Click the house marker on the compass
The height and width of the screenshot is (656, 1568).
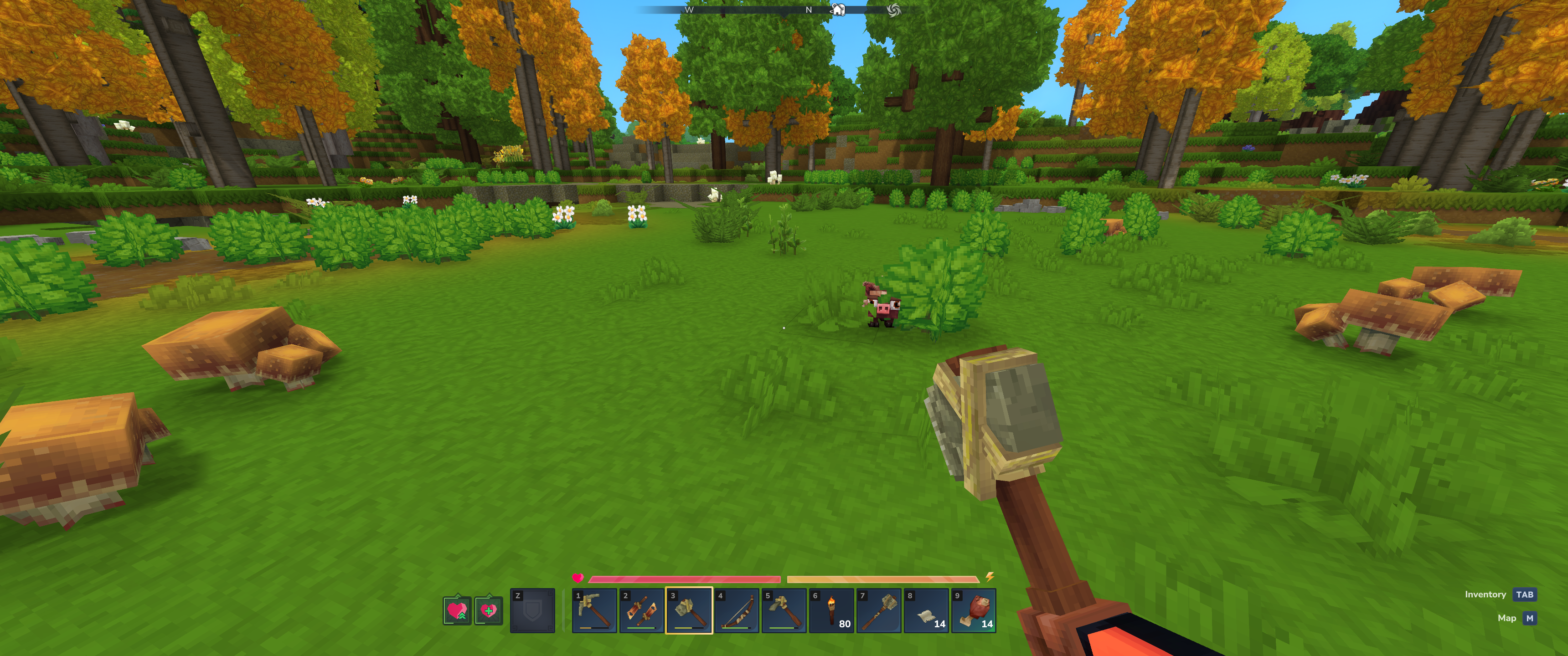coord(838,10)
